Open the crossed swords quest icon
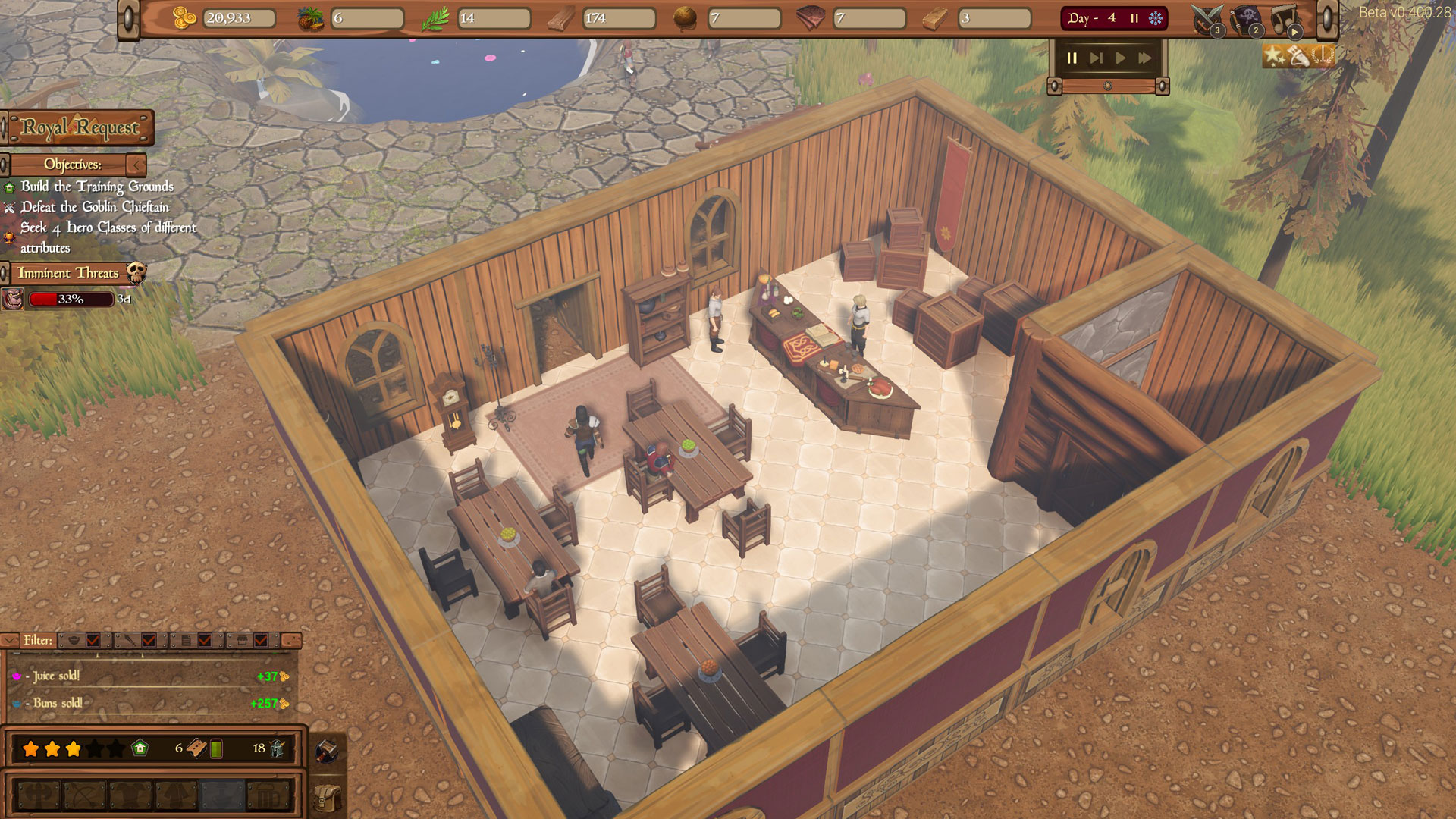The image size is (1456, 819). coord(1207,19)
